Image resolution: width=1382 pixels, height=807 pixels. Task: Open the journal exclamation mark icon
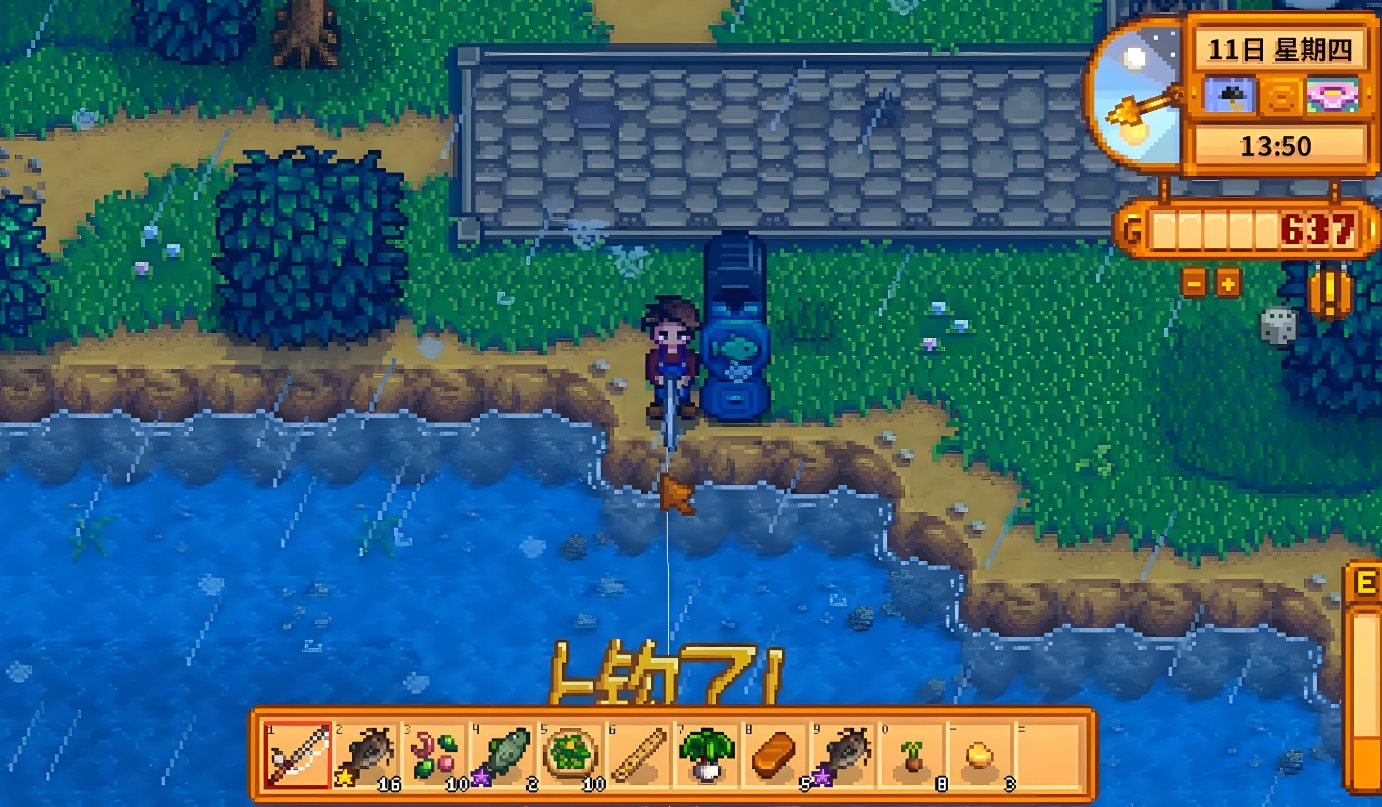1330,294
